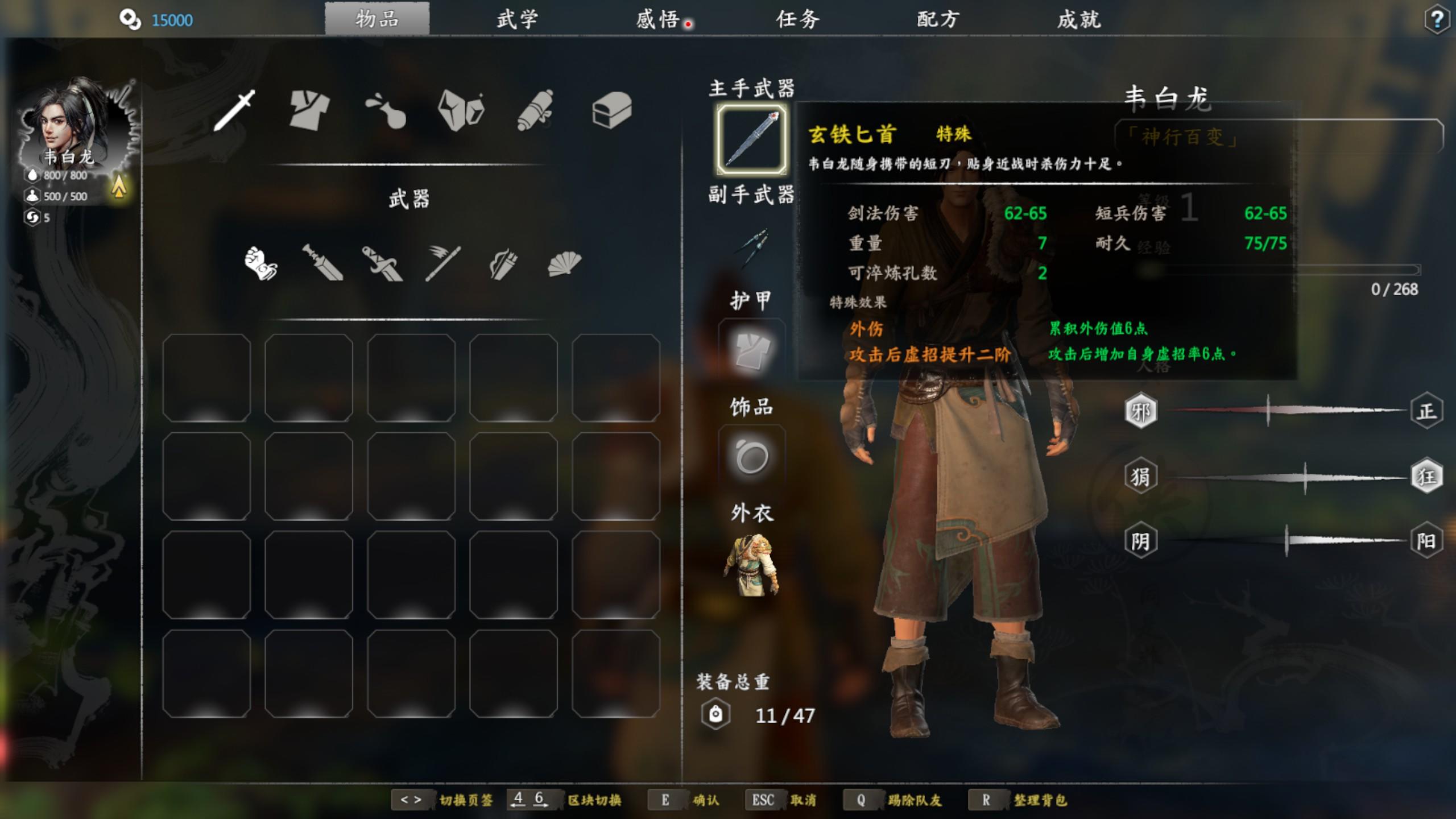The height and width of the screenshot is (819, 1456).
Task: View the 成就 tab
Action: point(1079,20)
